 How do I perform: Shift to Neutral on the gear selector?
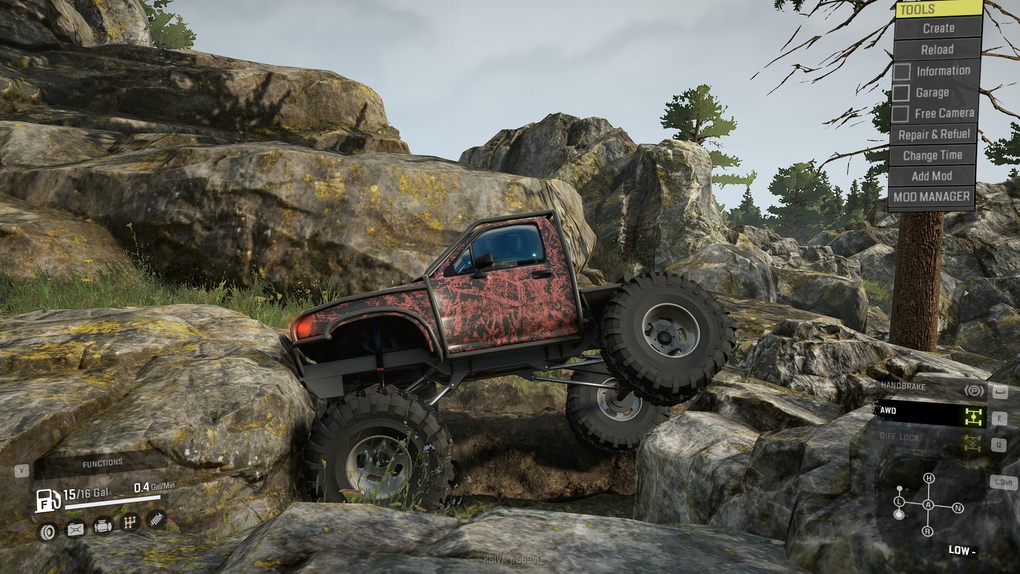tap(958, 507)
